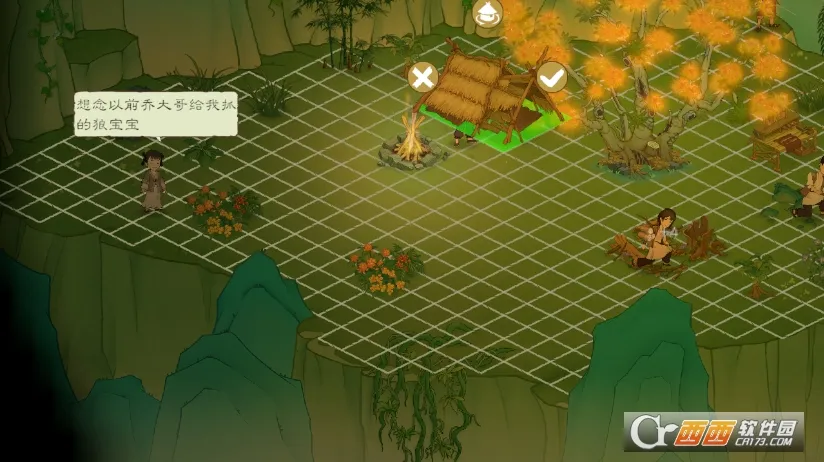This screenshot has width=824, height=462.
Task: Confirm the straw hut placement
Action: coord(551,76)
